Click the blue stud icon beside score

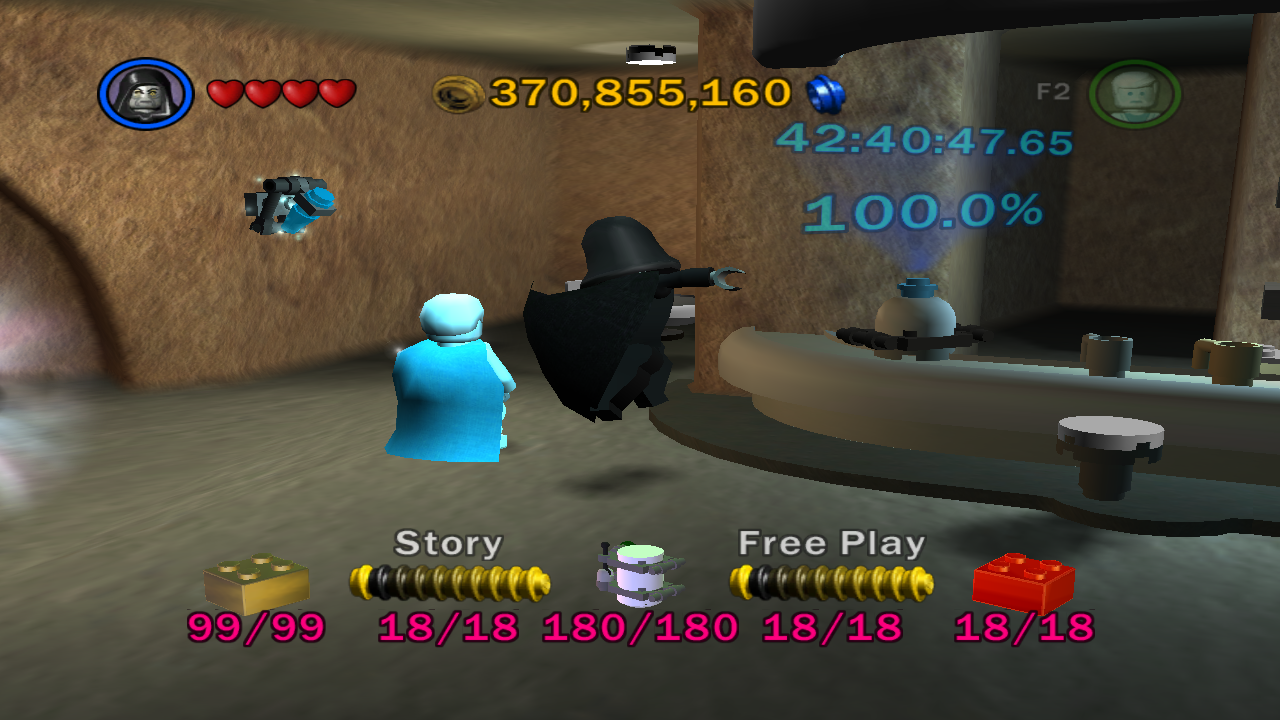826,93
